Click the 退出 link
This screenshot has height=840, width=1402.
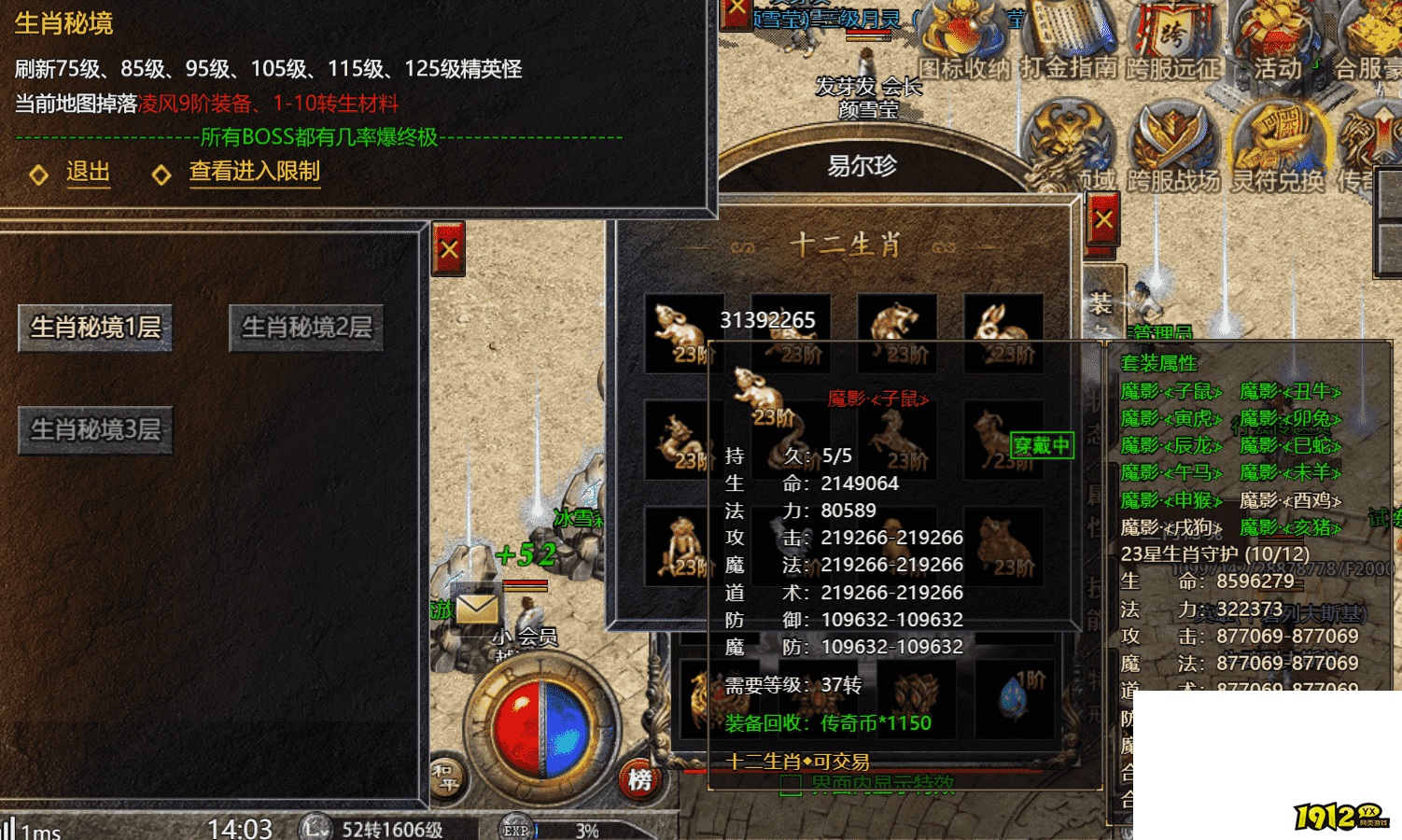88,172
